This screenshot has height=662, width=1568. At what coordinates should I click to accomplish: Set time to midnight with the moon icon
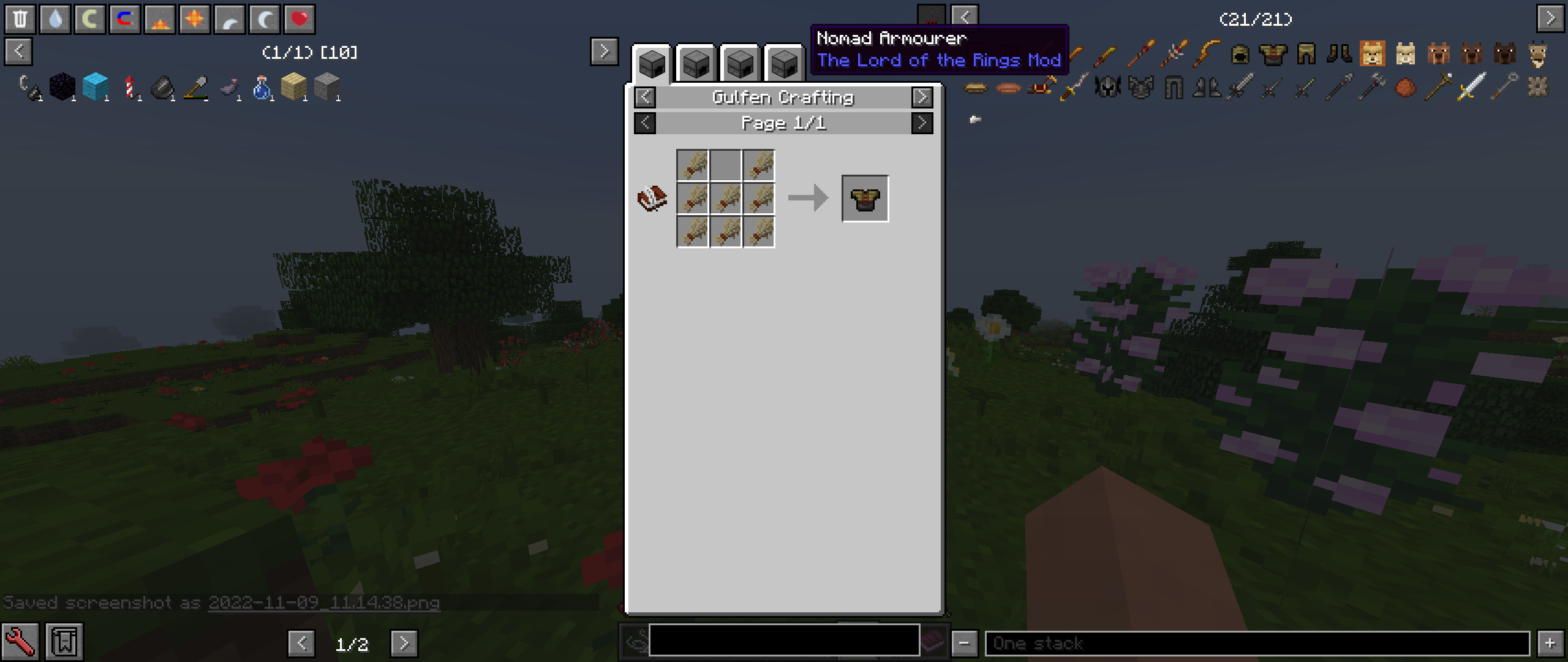click(265, 18)
